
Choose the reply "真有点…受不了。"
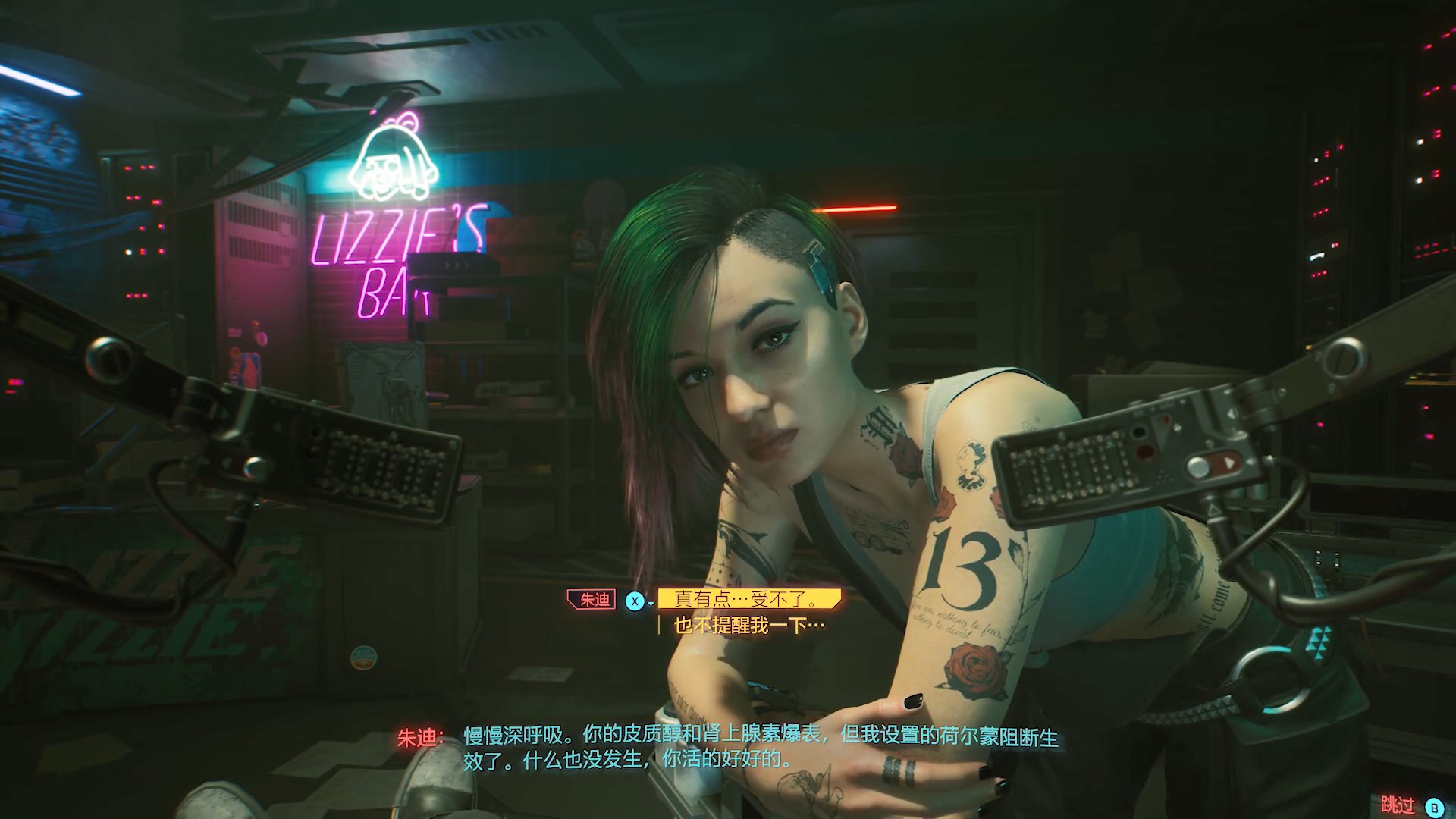click(747, 600)
